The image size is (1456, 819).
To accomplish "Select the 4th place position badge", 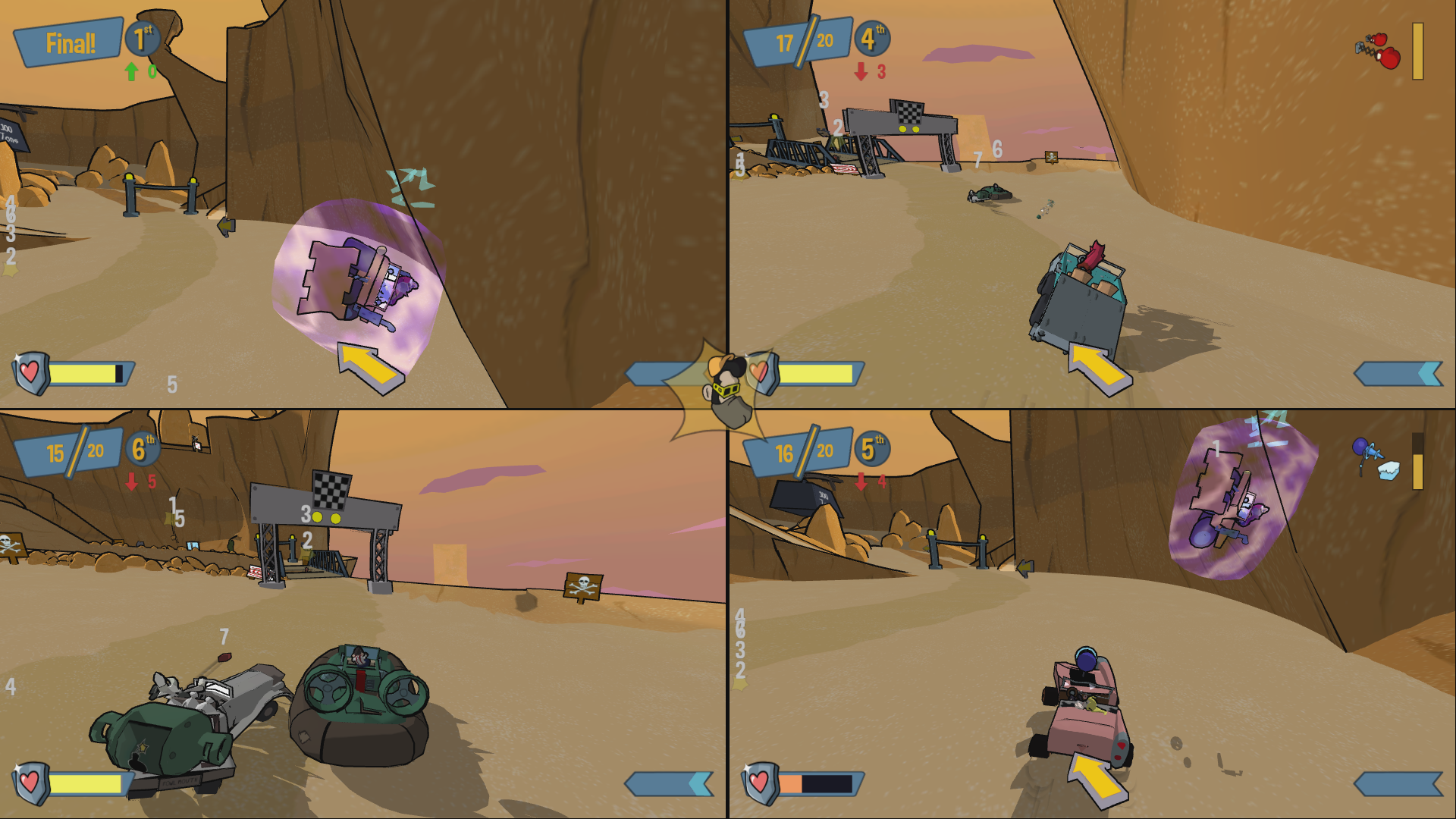I will 871,39.
